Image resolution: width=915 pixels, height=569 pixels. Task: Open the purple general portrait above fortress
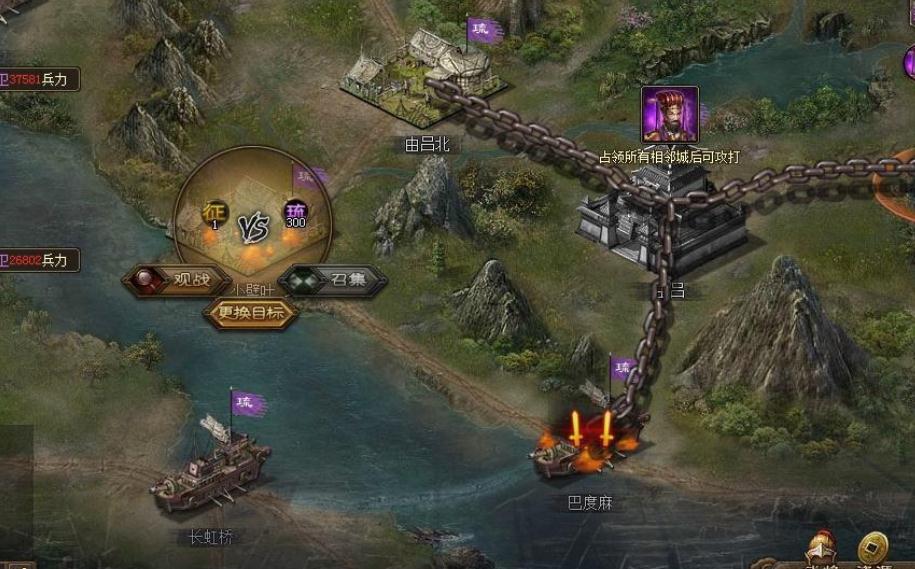[669, 114]
